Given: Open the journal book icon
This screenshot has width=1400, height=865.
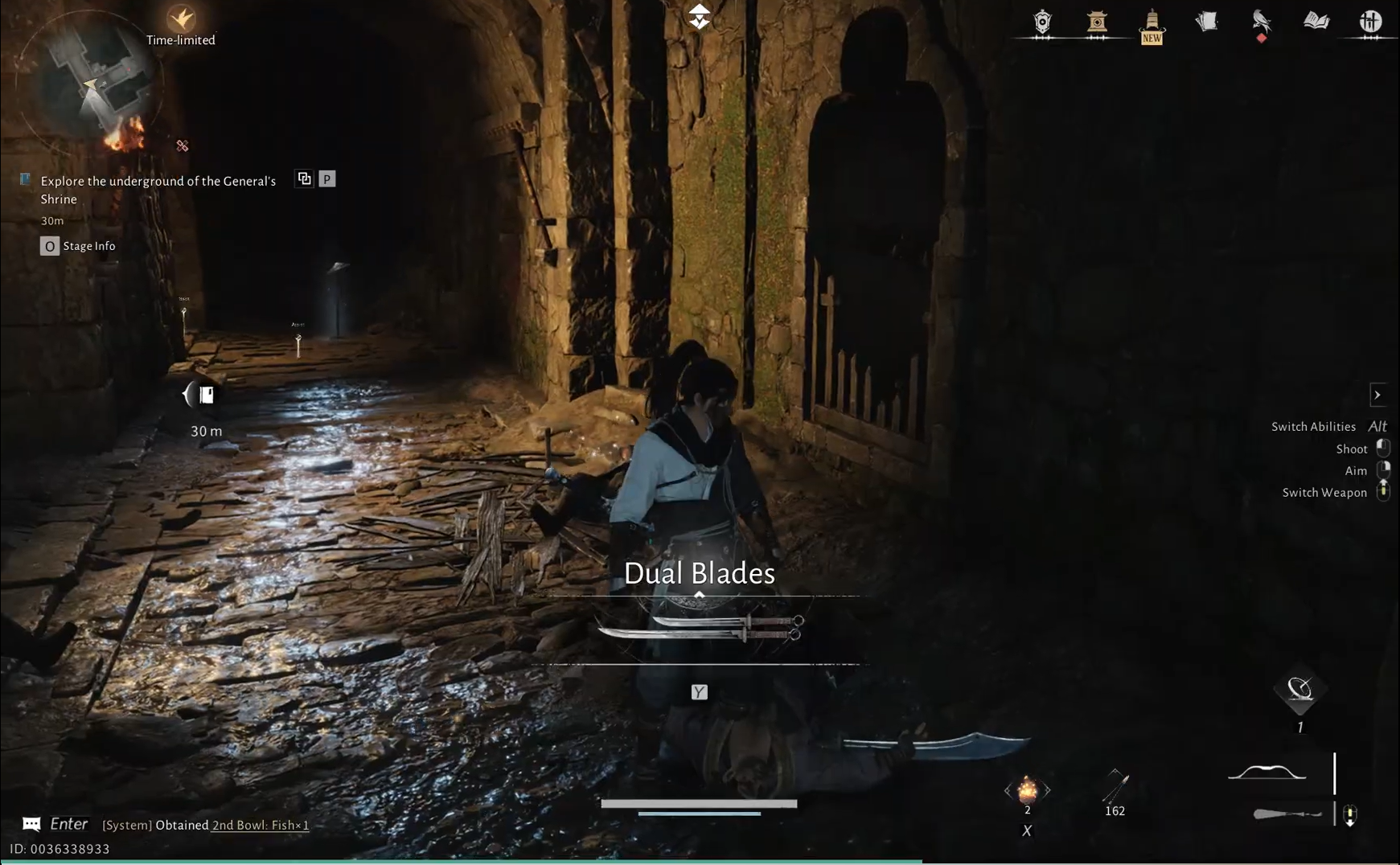Looking at the screenshot, I should coord(1316,20).
